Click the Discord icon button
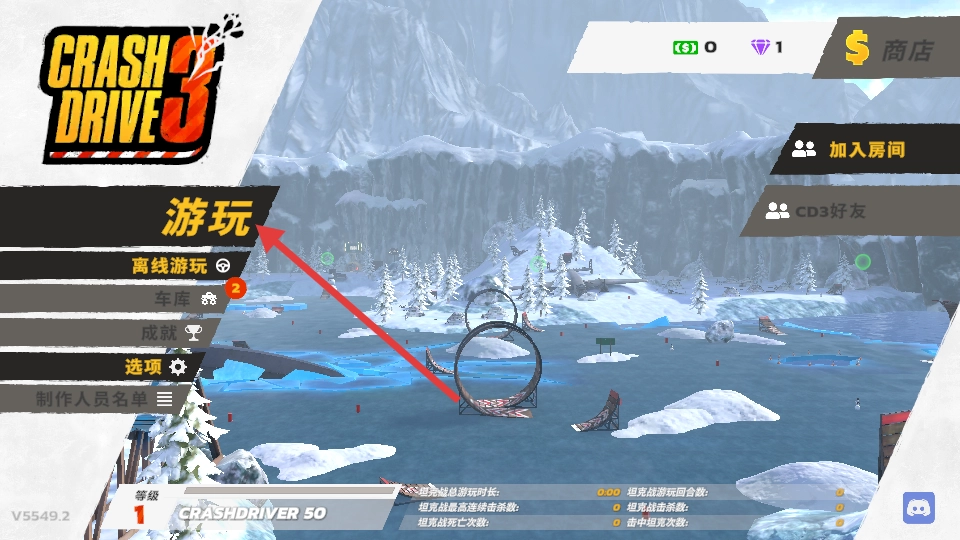960x540 pixels. coord(918,508)
